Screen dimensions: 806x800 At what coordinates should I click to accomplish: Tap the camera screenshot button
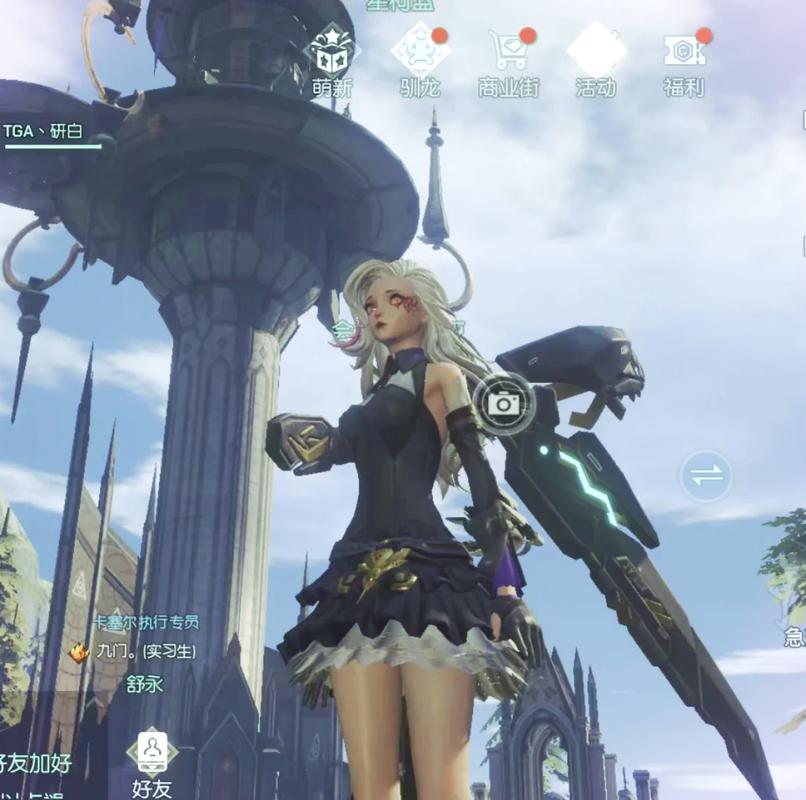(x=503, y=403)
